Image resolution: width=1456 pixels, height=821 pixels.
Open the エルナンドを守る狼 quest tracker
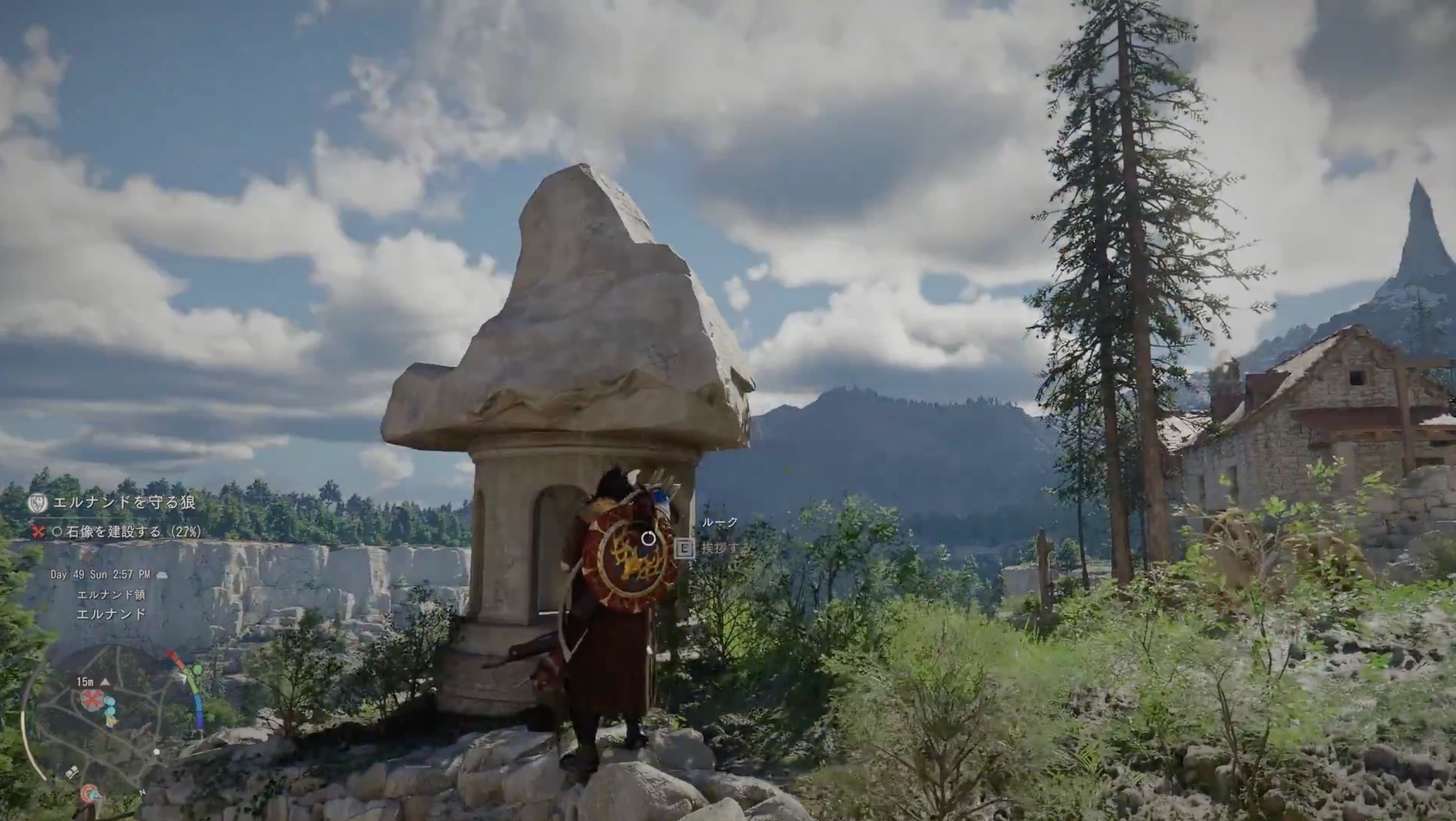[124, 503]
